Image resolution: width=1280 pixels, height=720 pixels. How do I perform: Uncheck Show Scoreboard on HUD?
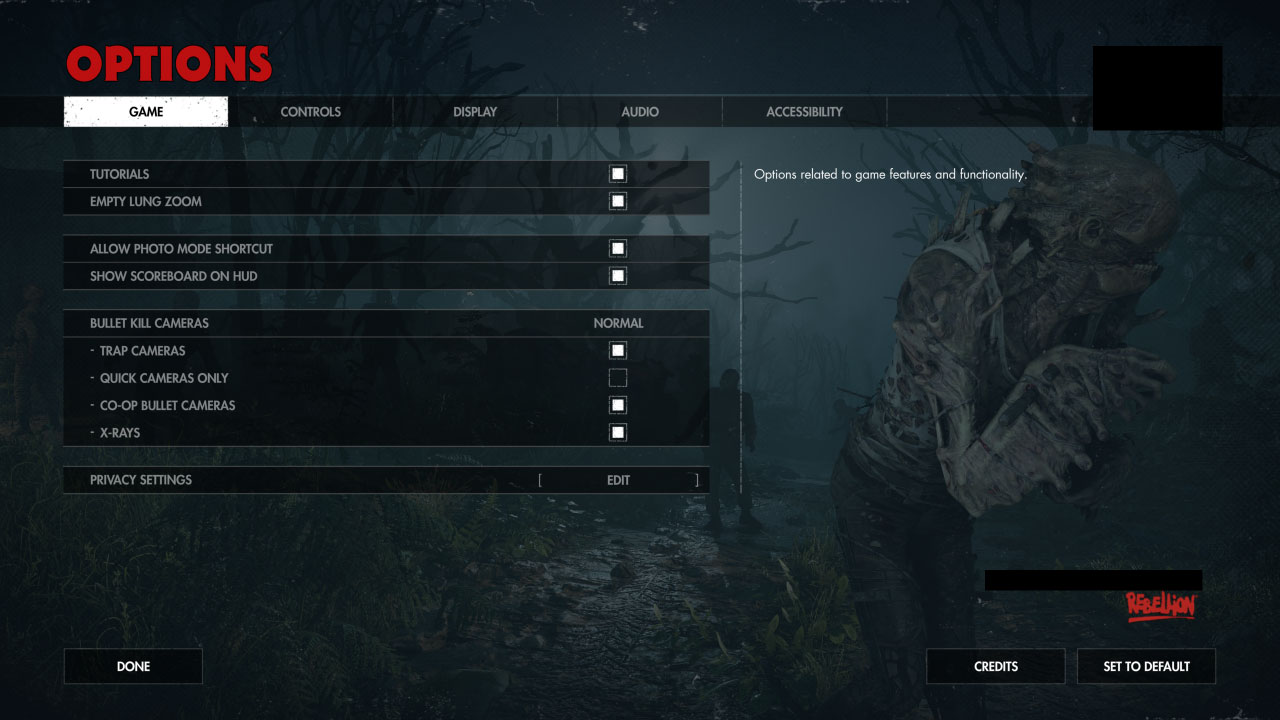point(617,275)
